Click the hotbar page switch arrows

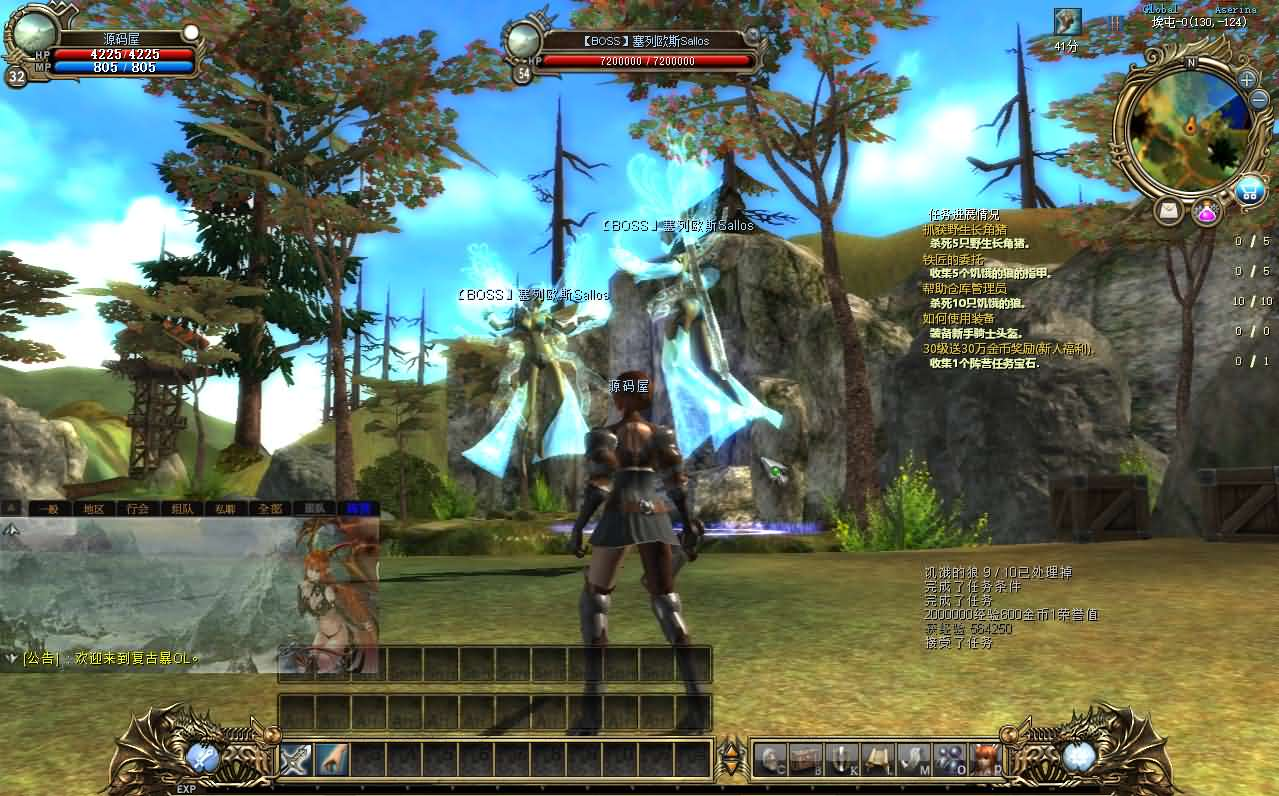coord(732,759)
